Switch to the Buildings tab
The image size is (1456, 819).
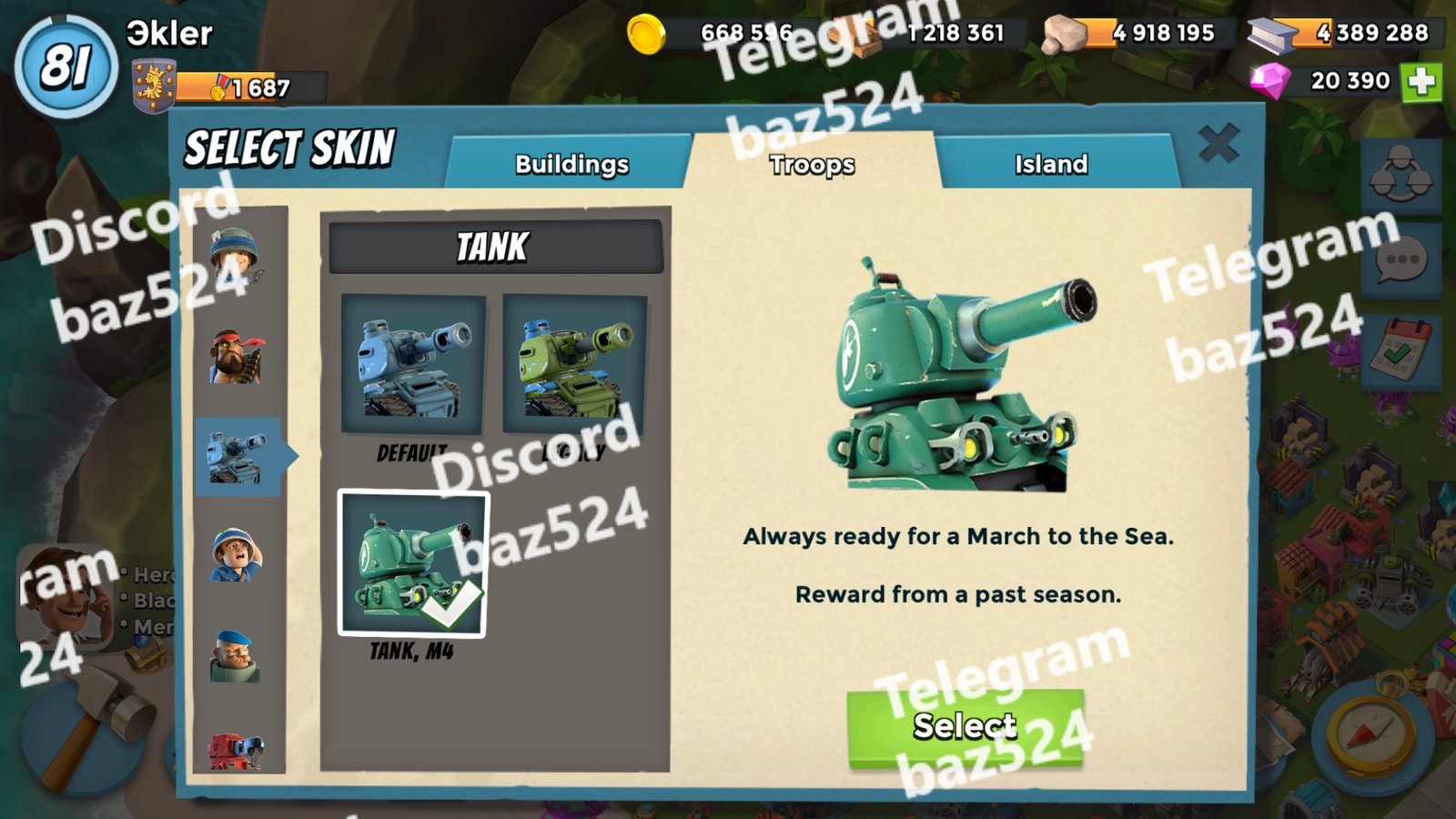tap(571, 164)
